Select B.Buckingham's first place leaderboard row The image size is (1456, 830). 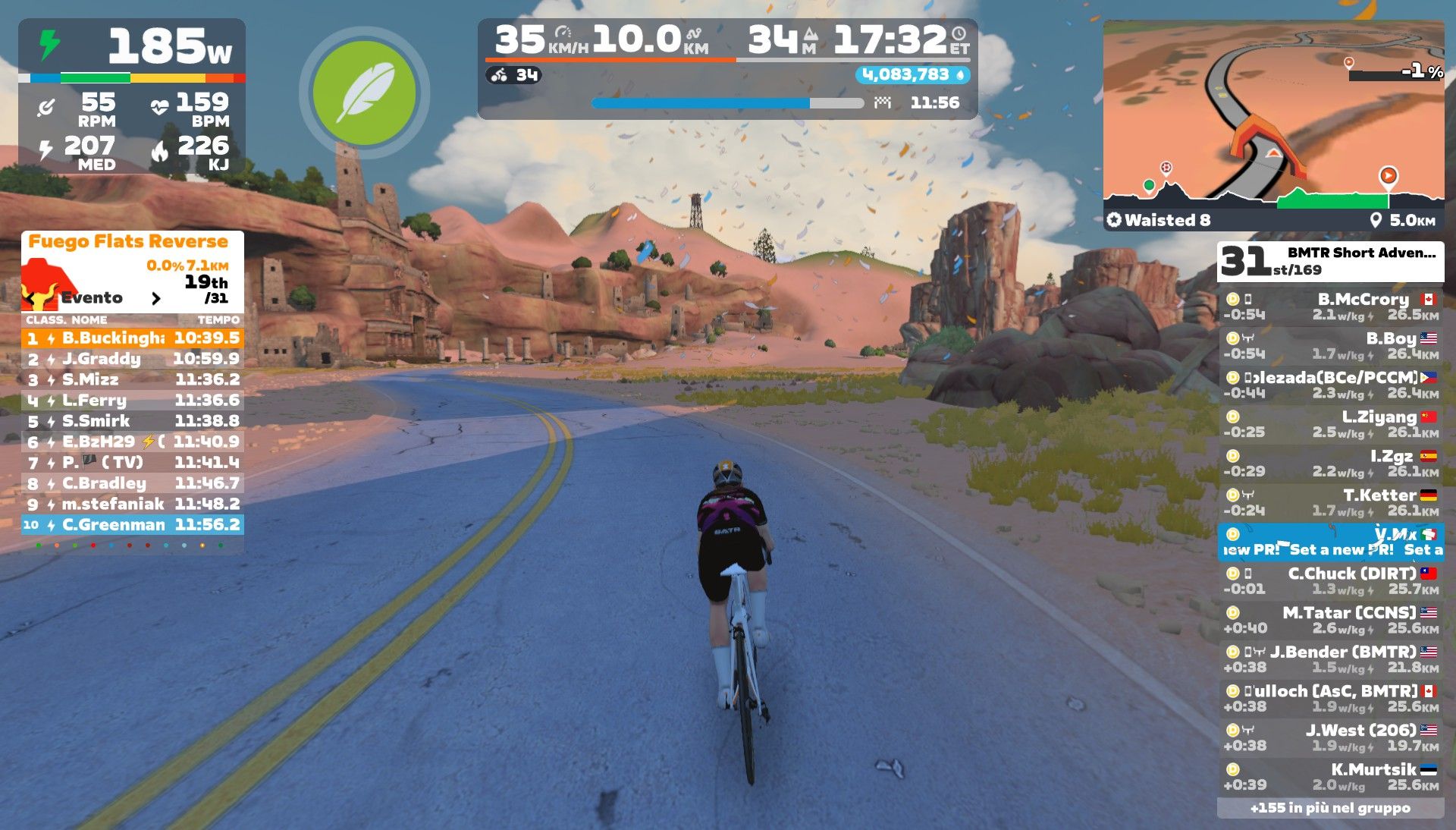click(133, 338)
